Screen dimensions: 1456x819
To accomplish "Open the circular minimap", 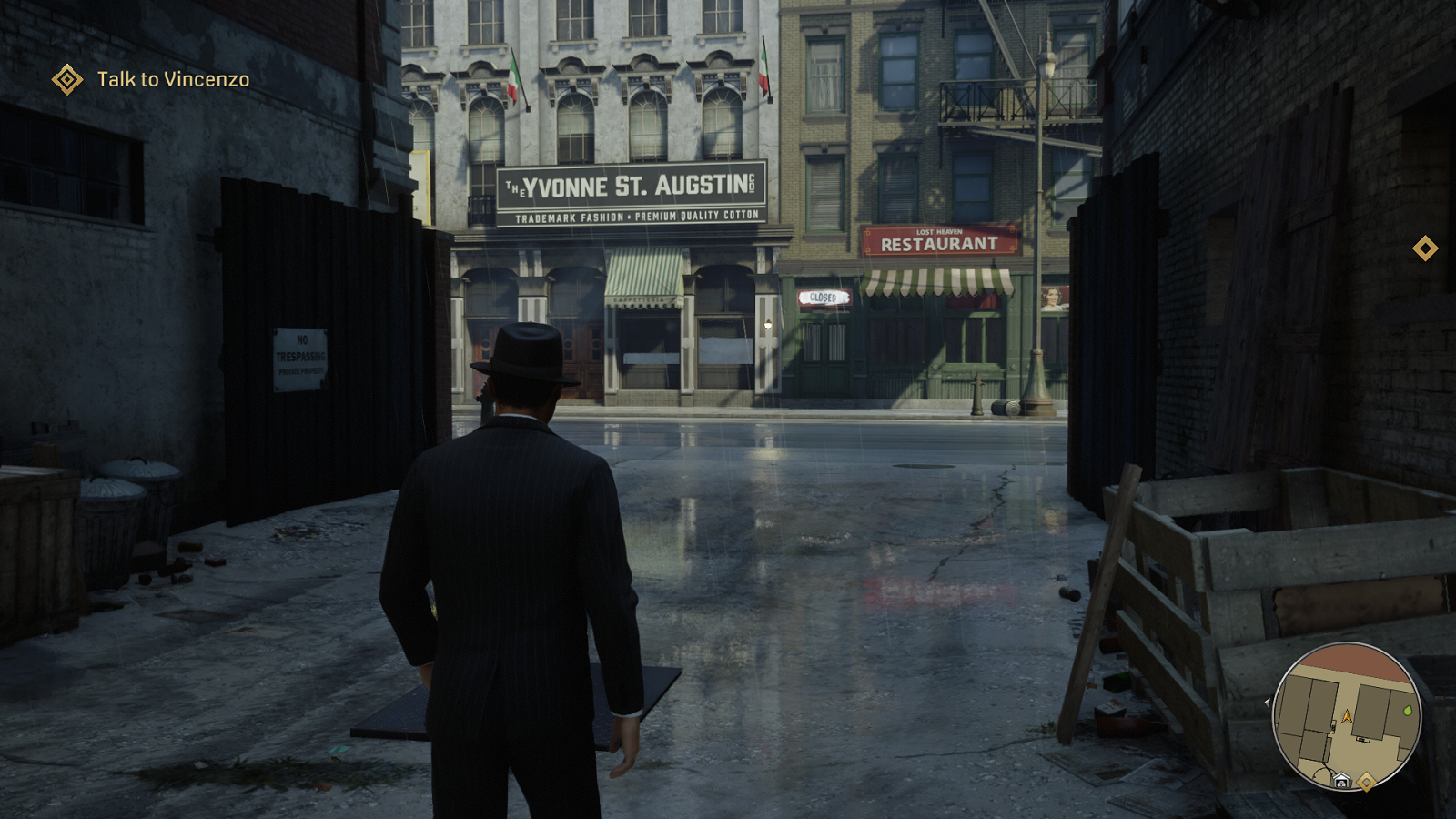I will coord(1347,716).
